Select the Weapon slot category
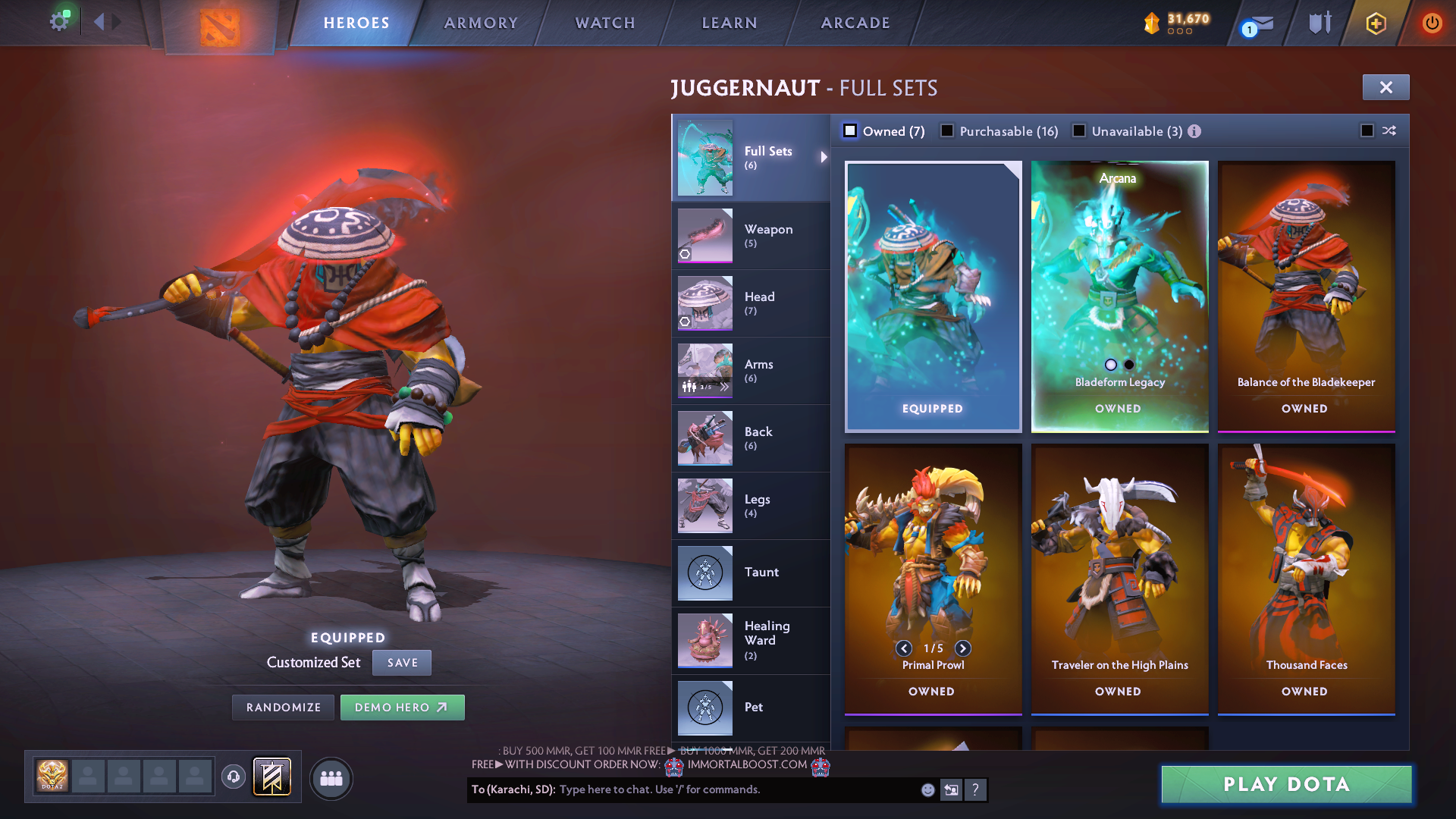 click(x=751, y=235)
